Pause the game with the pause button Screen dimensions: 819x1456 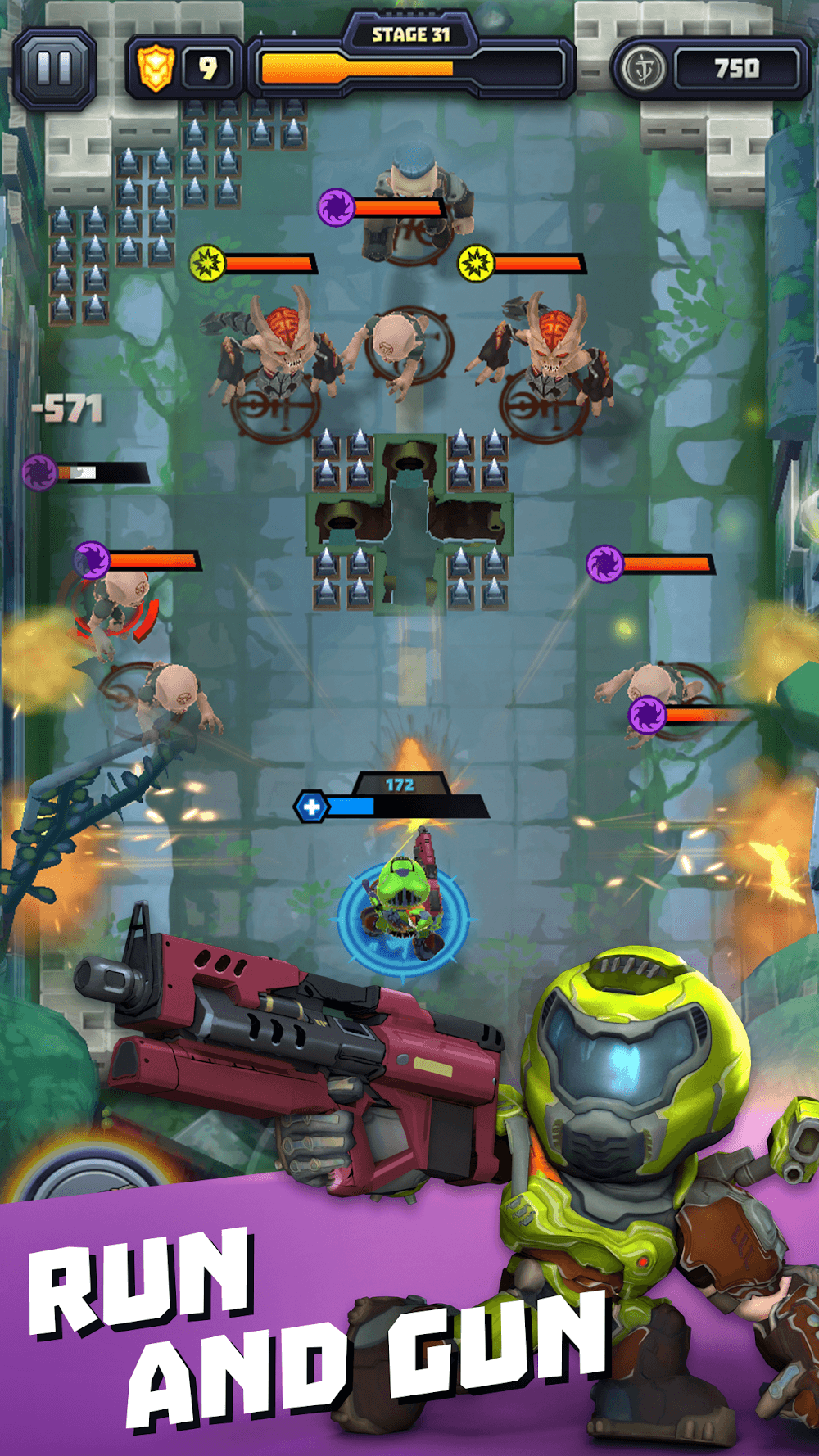55,69
